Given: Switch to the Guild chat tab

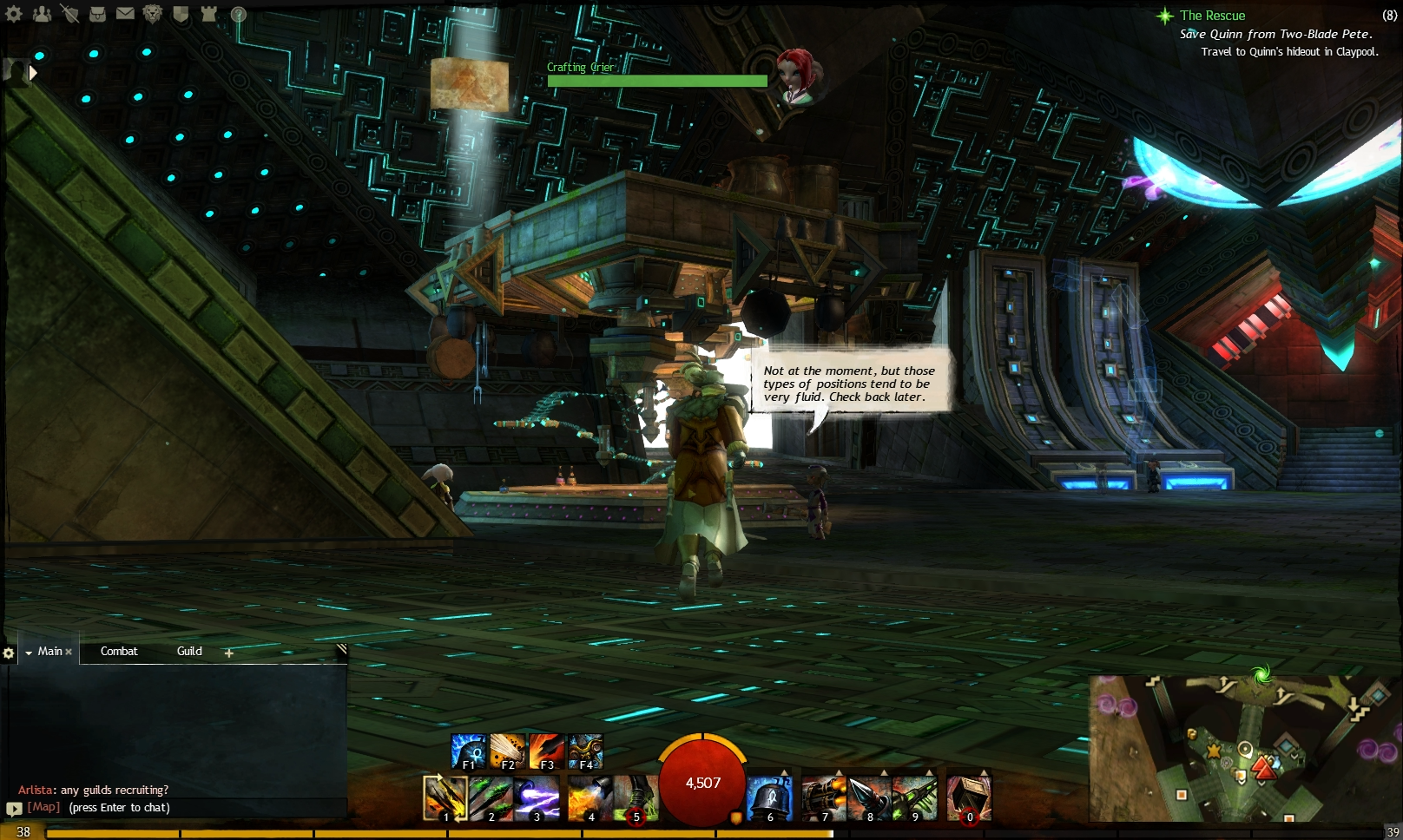Looking at the screenshot, I should click(189, 651).
